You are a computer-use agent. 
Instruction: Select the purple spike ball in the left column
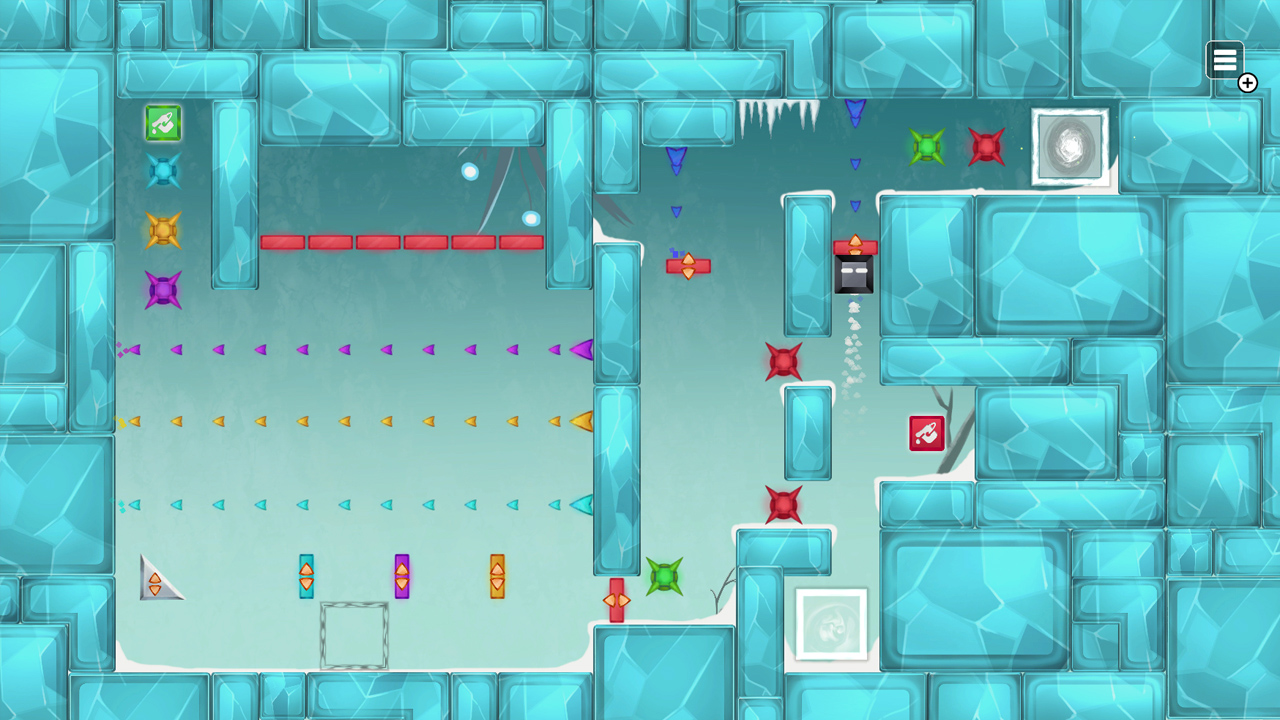(161, 289)
